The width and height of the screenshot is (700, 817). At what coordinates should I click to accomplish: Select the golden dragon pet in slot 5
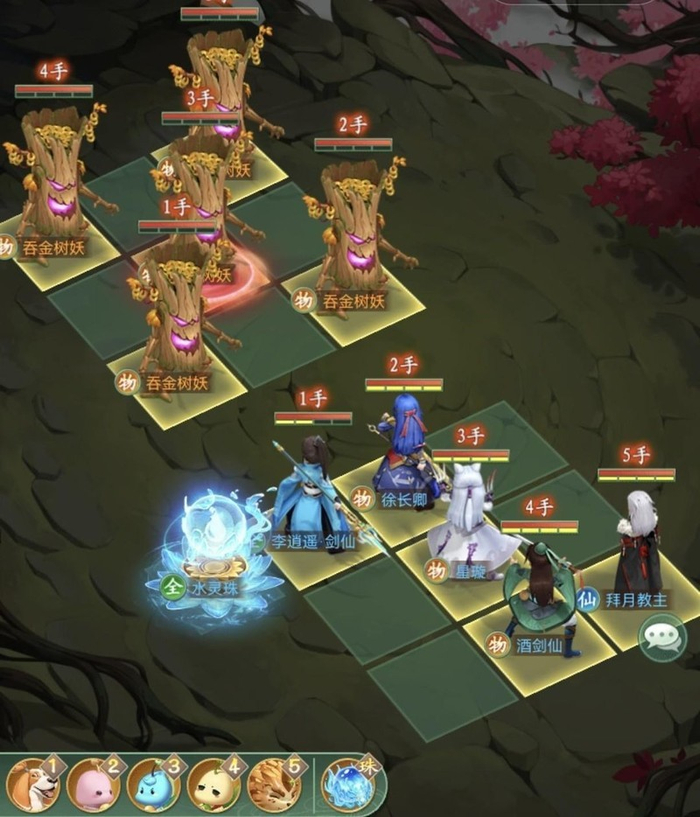point(273,785)
